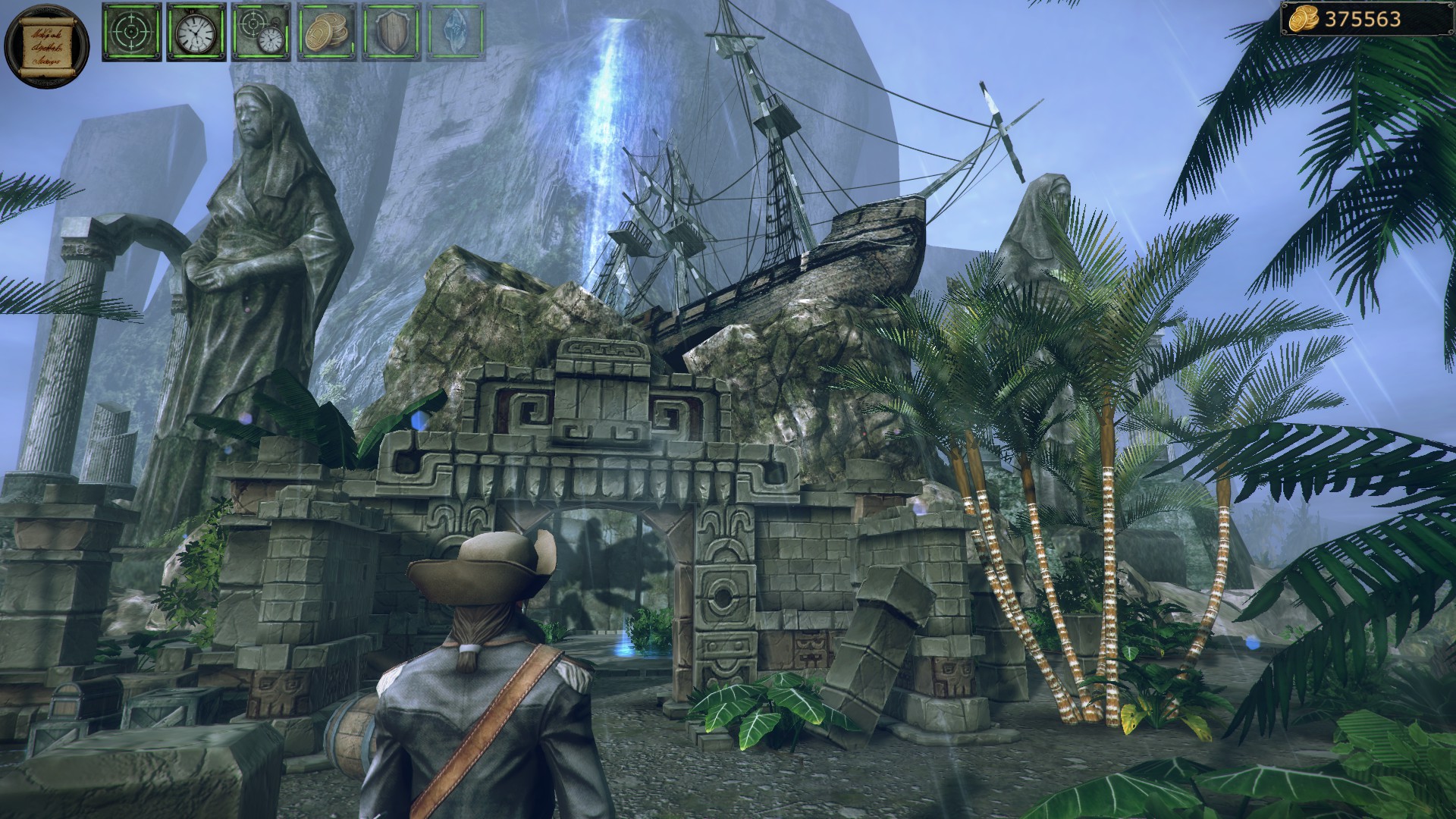
Task: Toggle the pocket watch ability slot
Action: click(195, 32)
